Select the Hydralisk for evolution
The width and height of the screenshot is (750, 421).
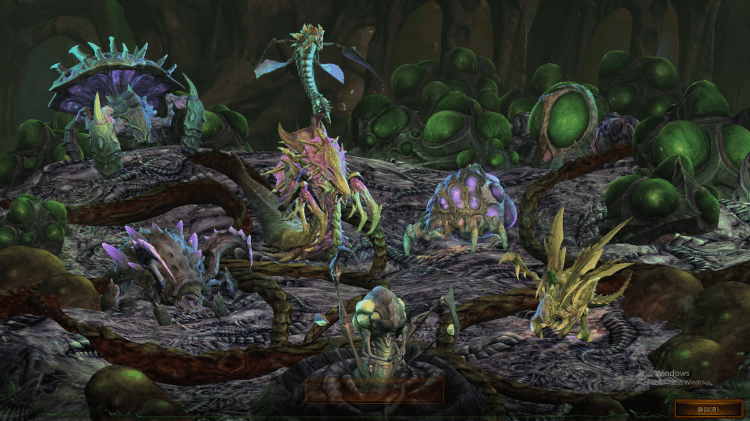327,183
